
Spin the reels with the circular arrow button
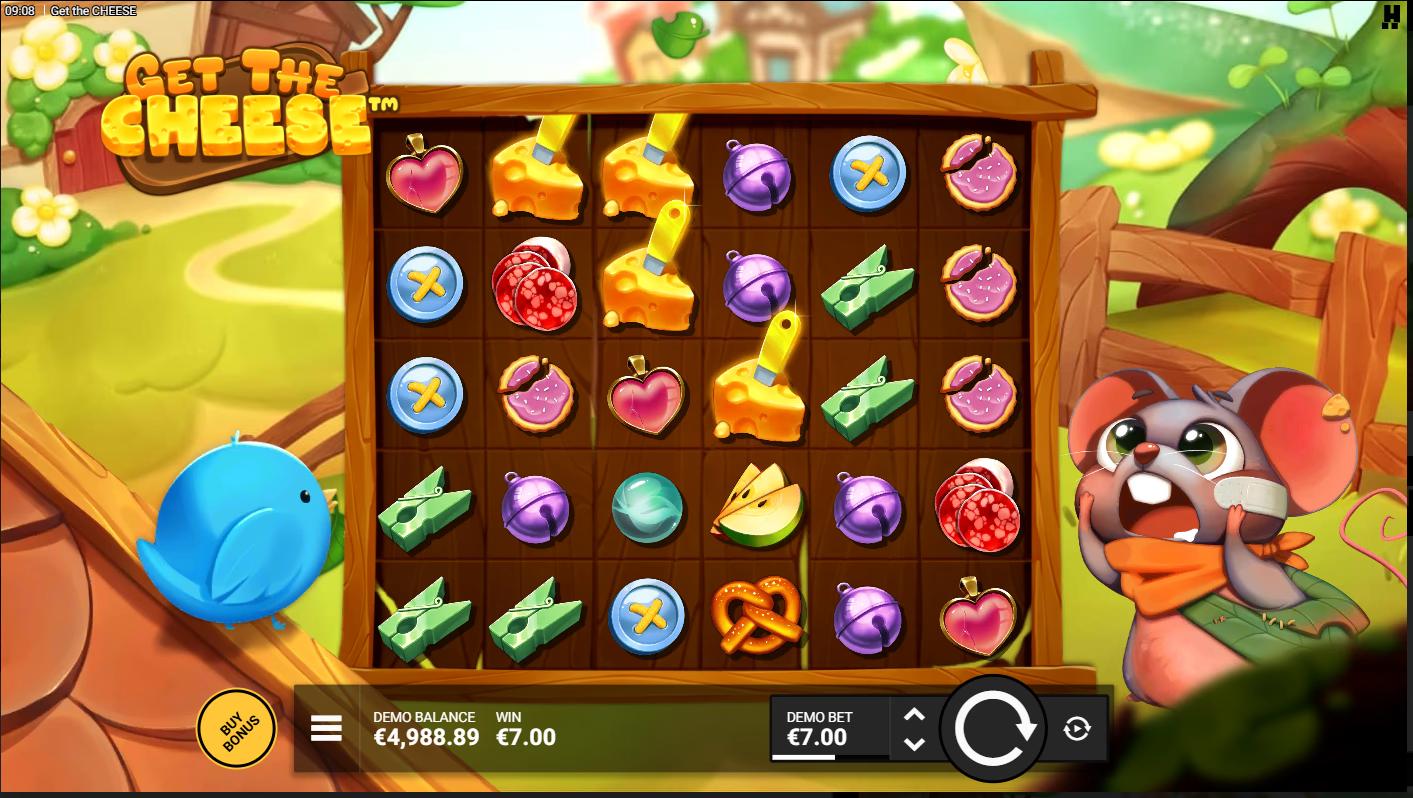click(994, 729)
